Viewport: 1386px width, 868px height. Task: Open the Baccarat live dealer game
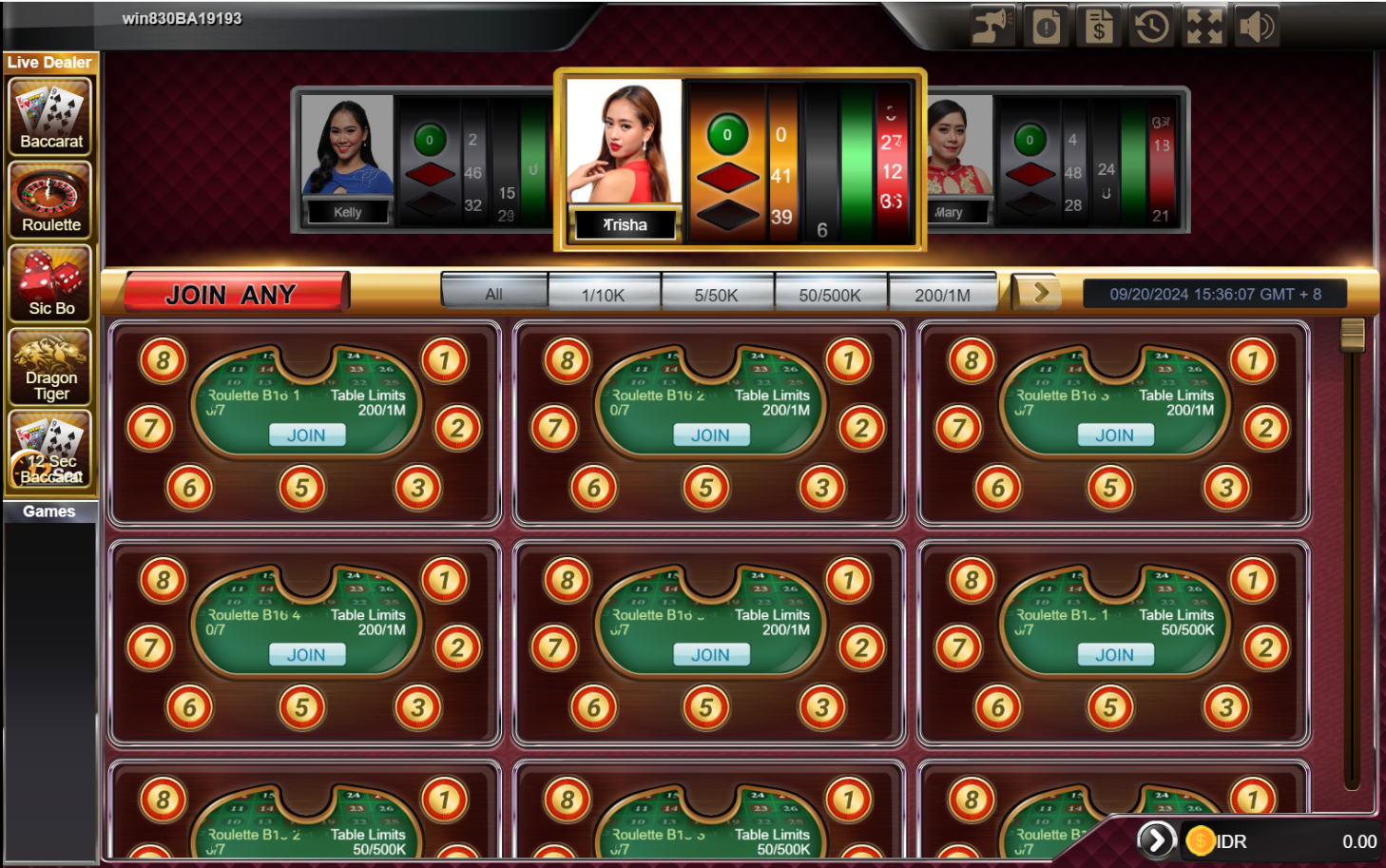click(x=51, y=116)
